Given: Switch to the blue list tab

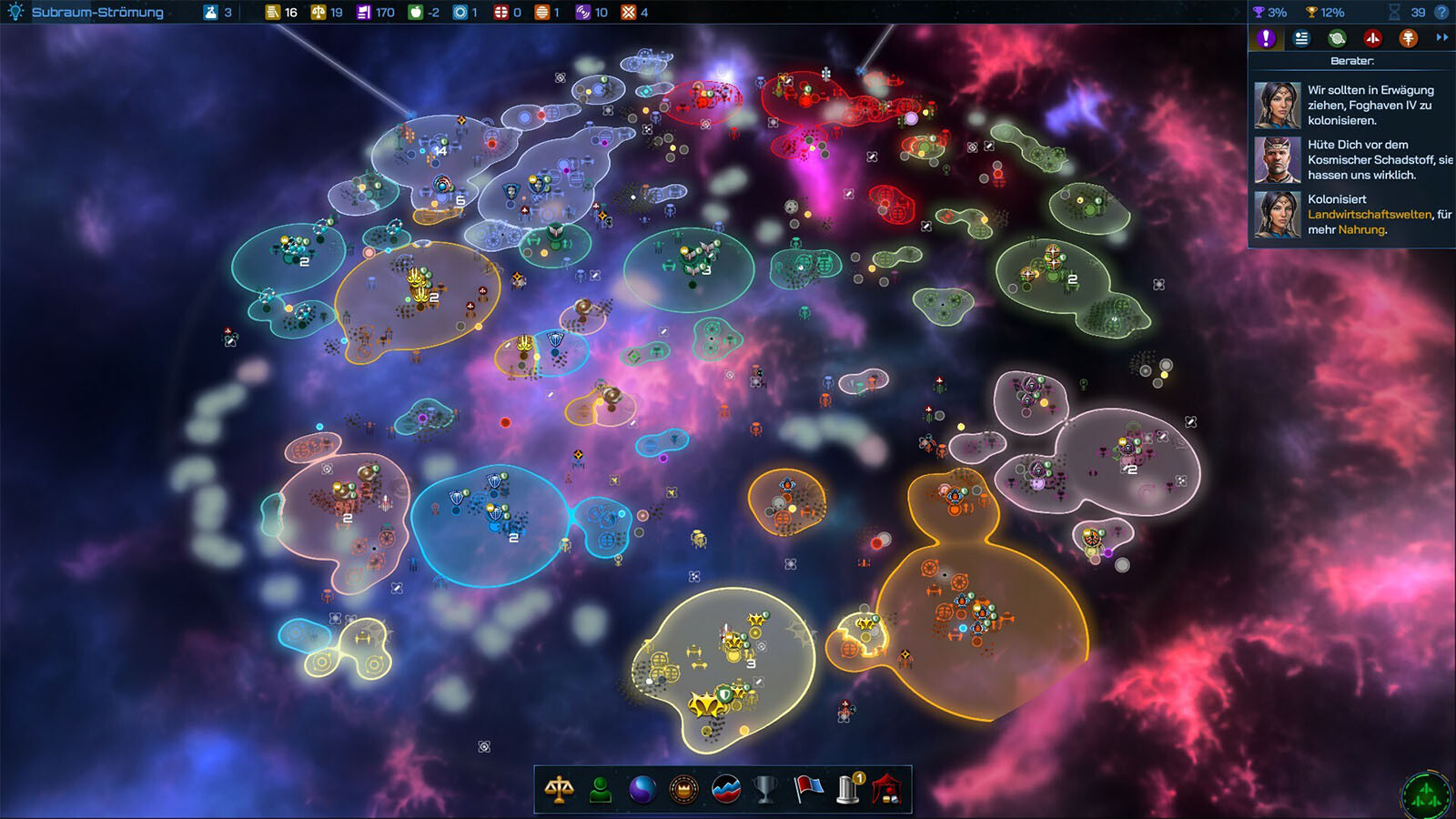Looking at the screenshot, I should (1301, 38).
